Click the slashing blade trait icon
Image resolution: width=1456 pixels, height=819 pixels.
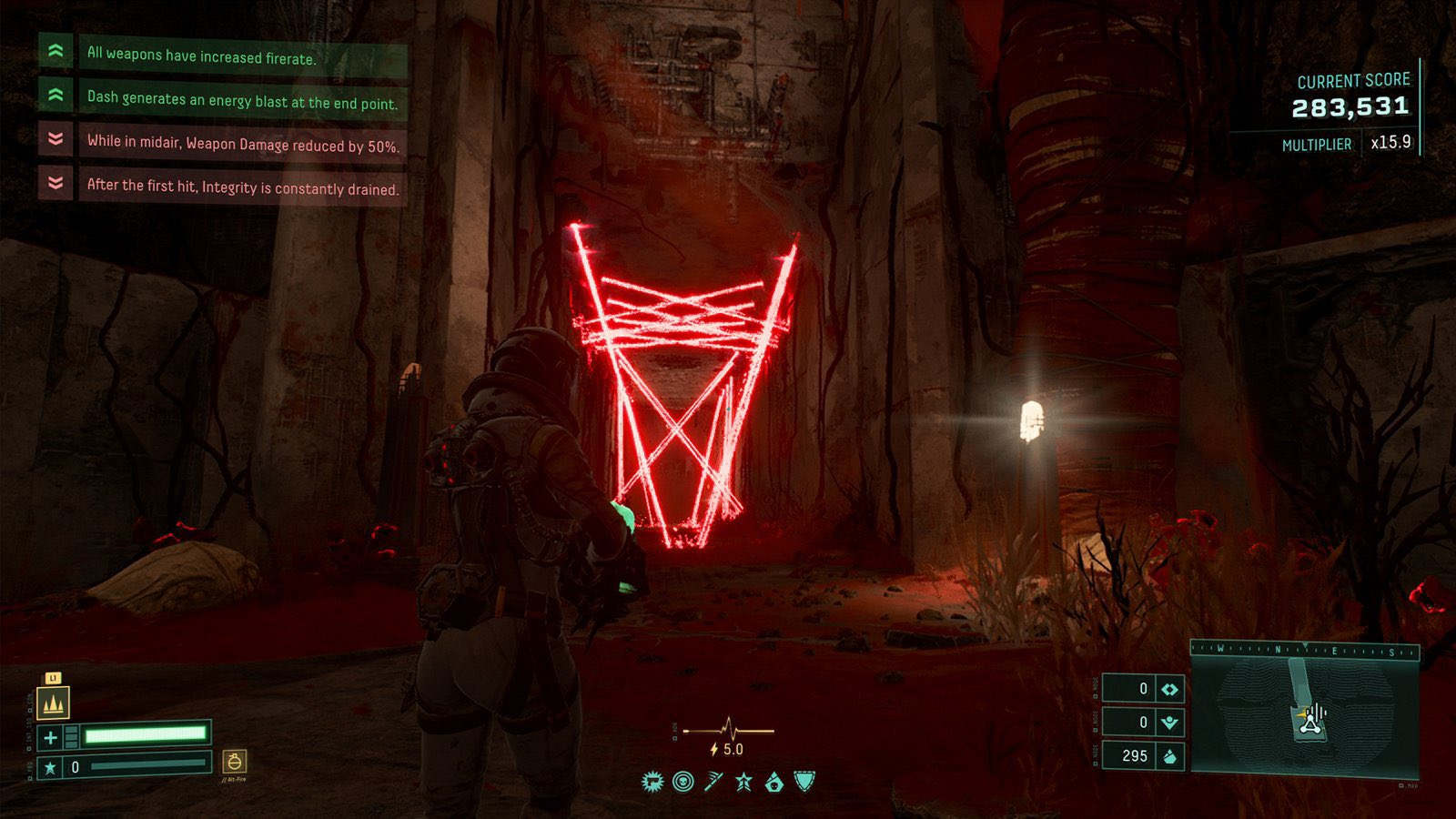pos(713,782)
